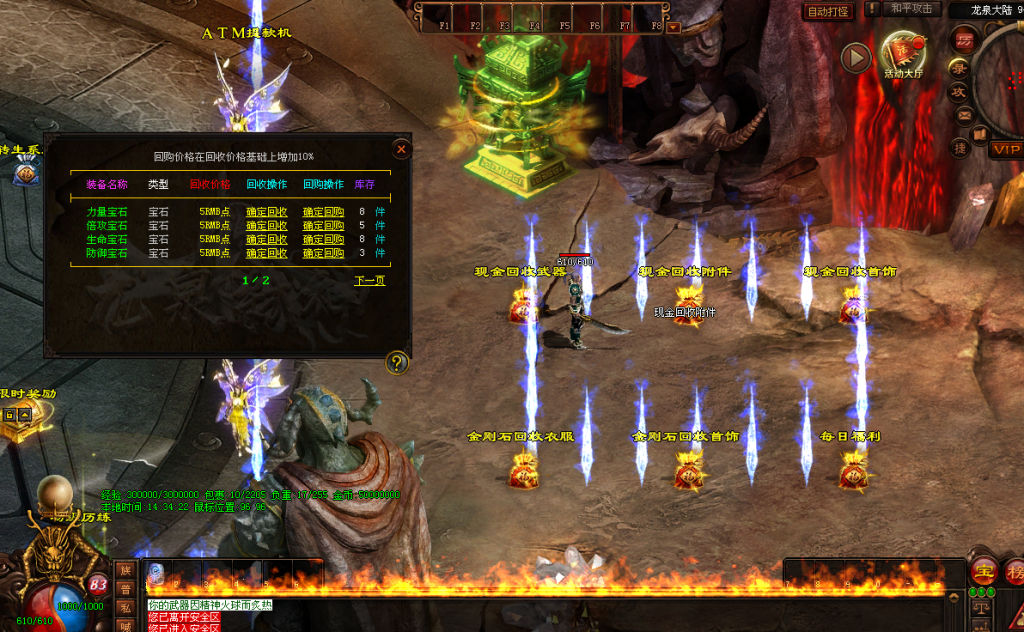1024x632 pixels.
Task: Open the 历 calendar round button
Action: (964, 41)
